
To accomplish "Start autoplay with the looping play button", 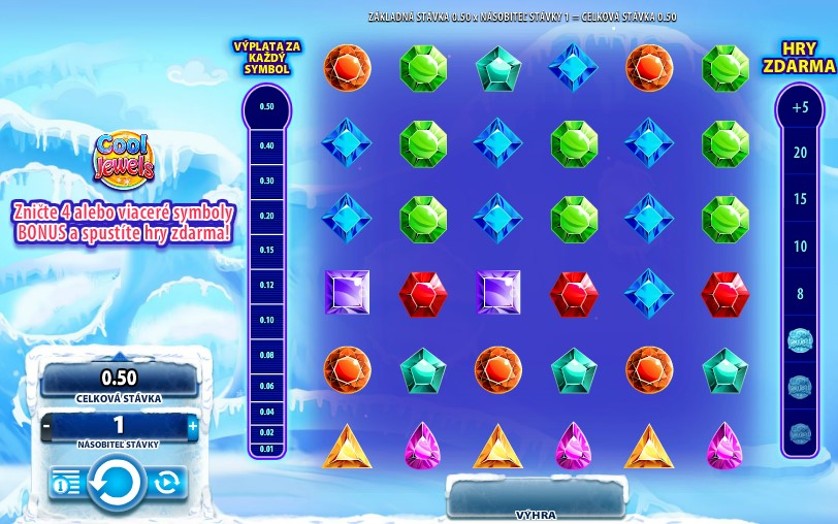I will [x=166, y=483].
